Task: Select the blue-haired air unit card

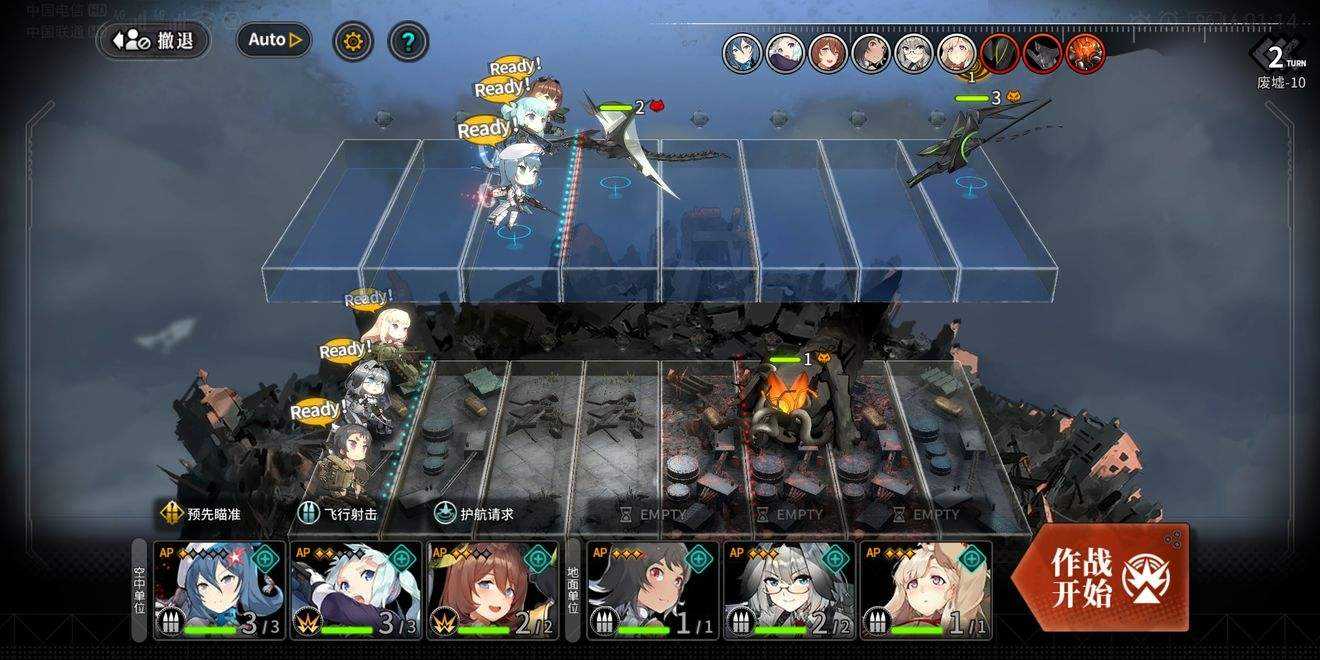Action: click(x=218, y=590)
